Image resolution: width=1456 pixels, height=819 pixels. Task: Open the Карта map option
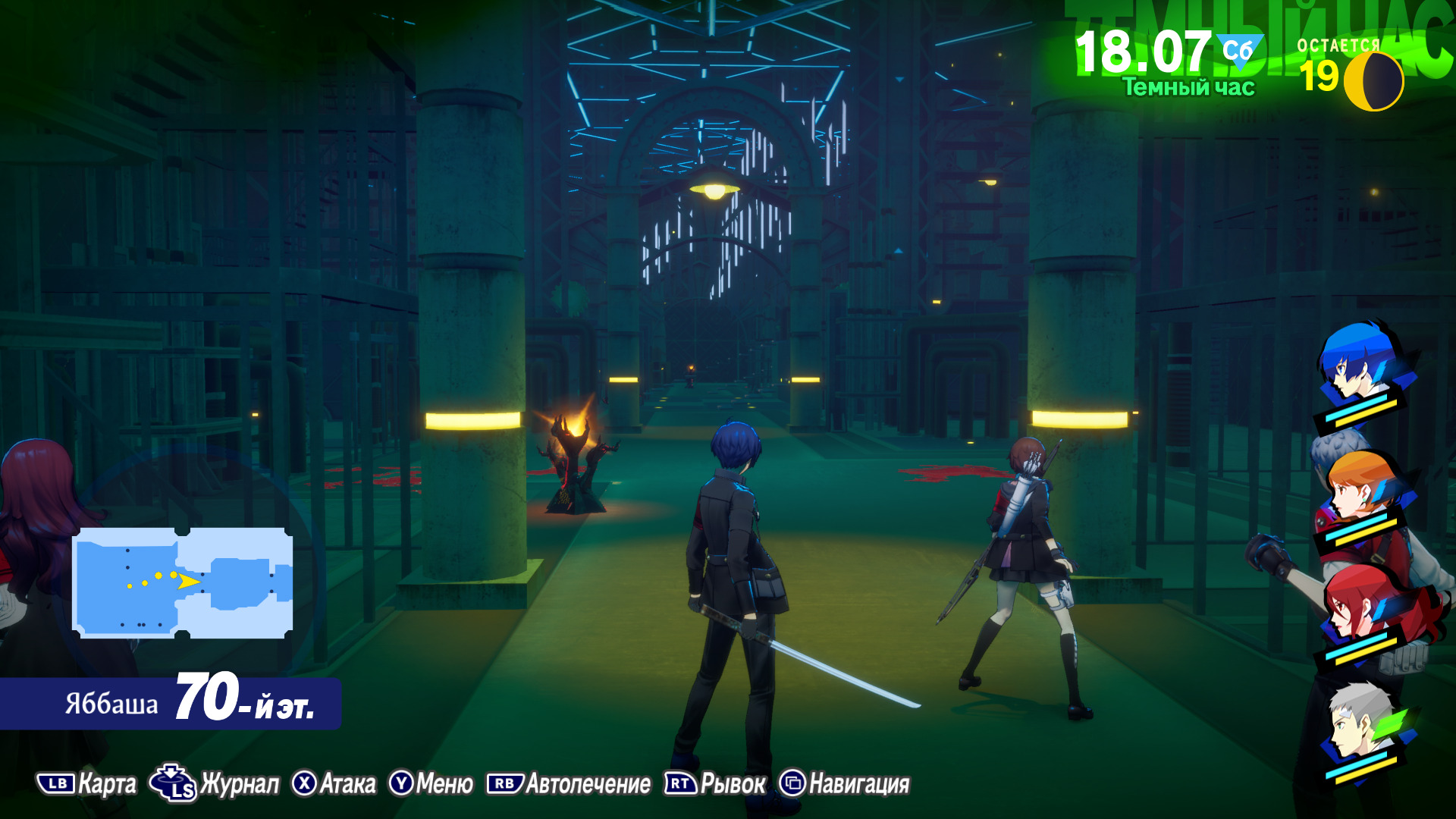88,784
